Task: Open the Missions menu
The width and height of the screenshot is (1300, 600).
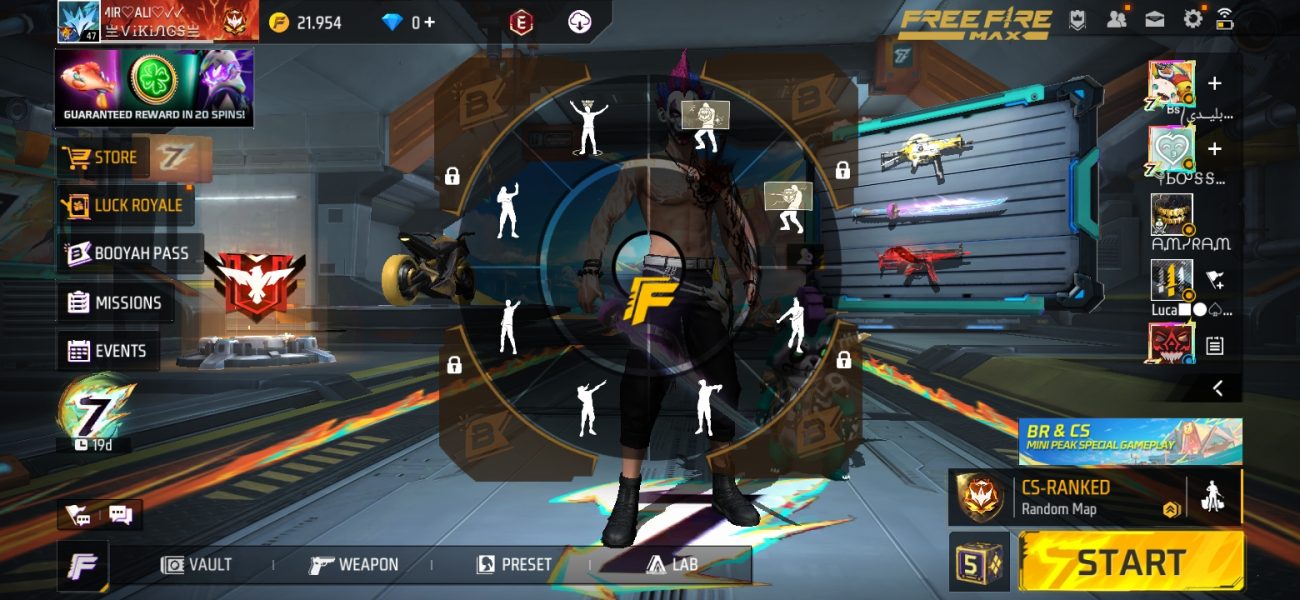Action: 115,303
